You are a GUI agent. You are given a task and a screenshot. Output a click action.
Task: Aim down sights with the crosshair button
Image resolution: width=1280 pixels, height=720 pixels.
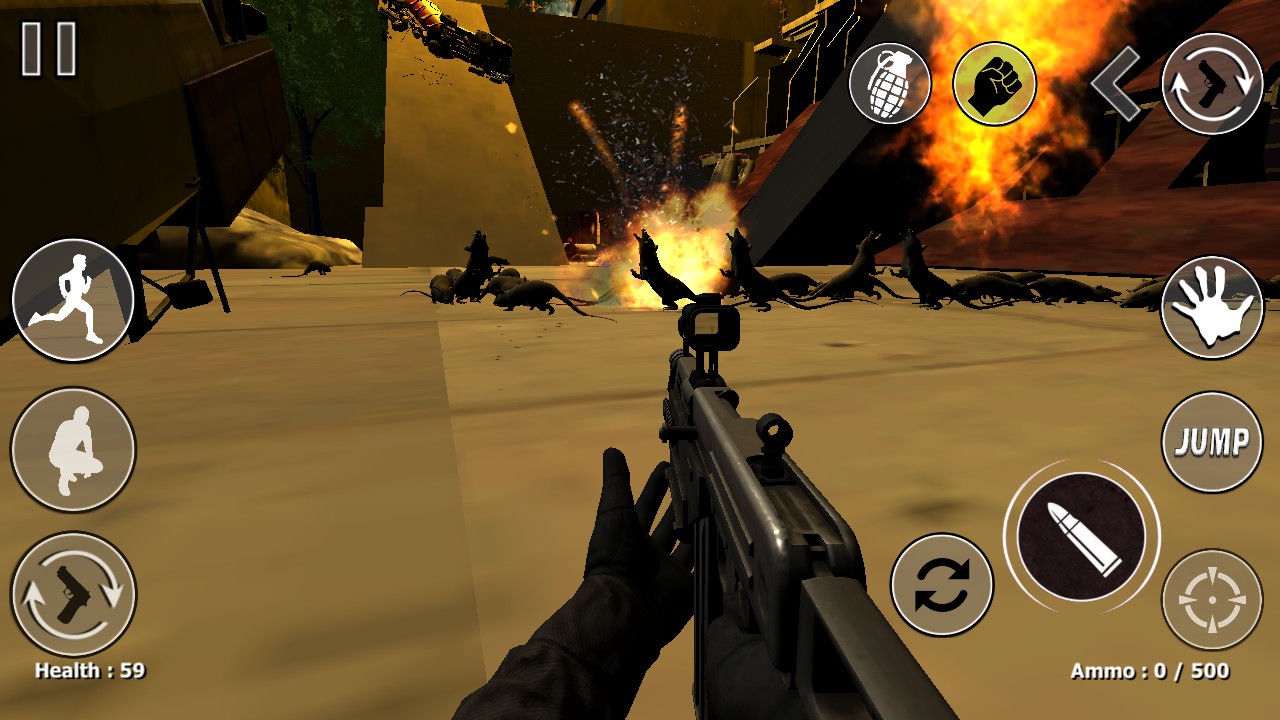pyautogui.click(x=1212, y=599)
